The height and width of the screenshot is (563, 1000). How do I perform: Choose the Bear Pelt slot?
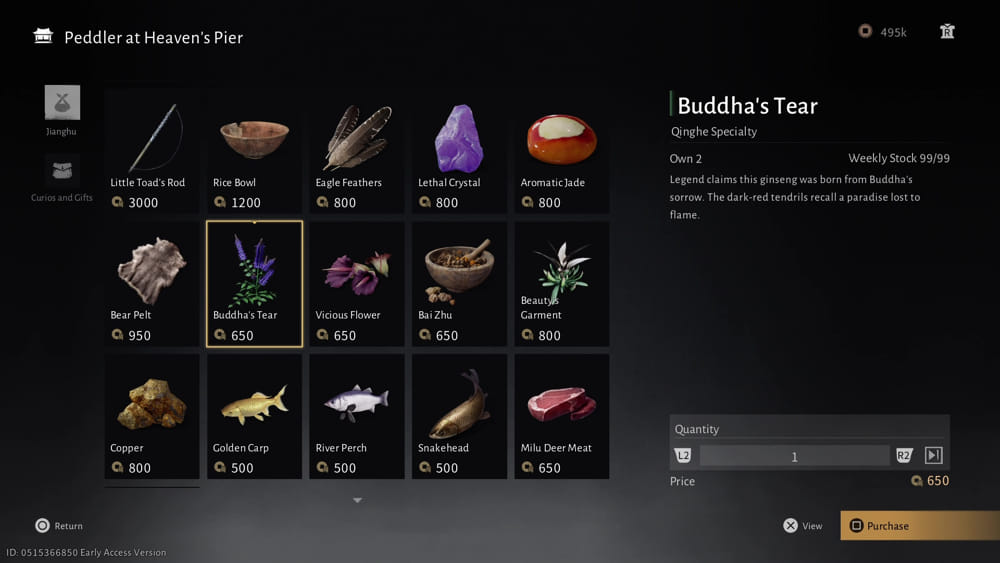point(152,284)
